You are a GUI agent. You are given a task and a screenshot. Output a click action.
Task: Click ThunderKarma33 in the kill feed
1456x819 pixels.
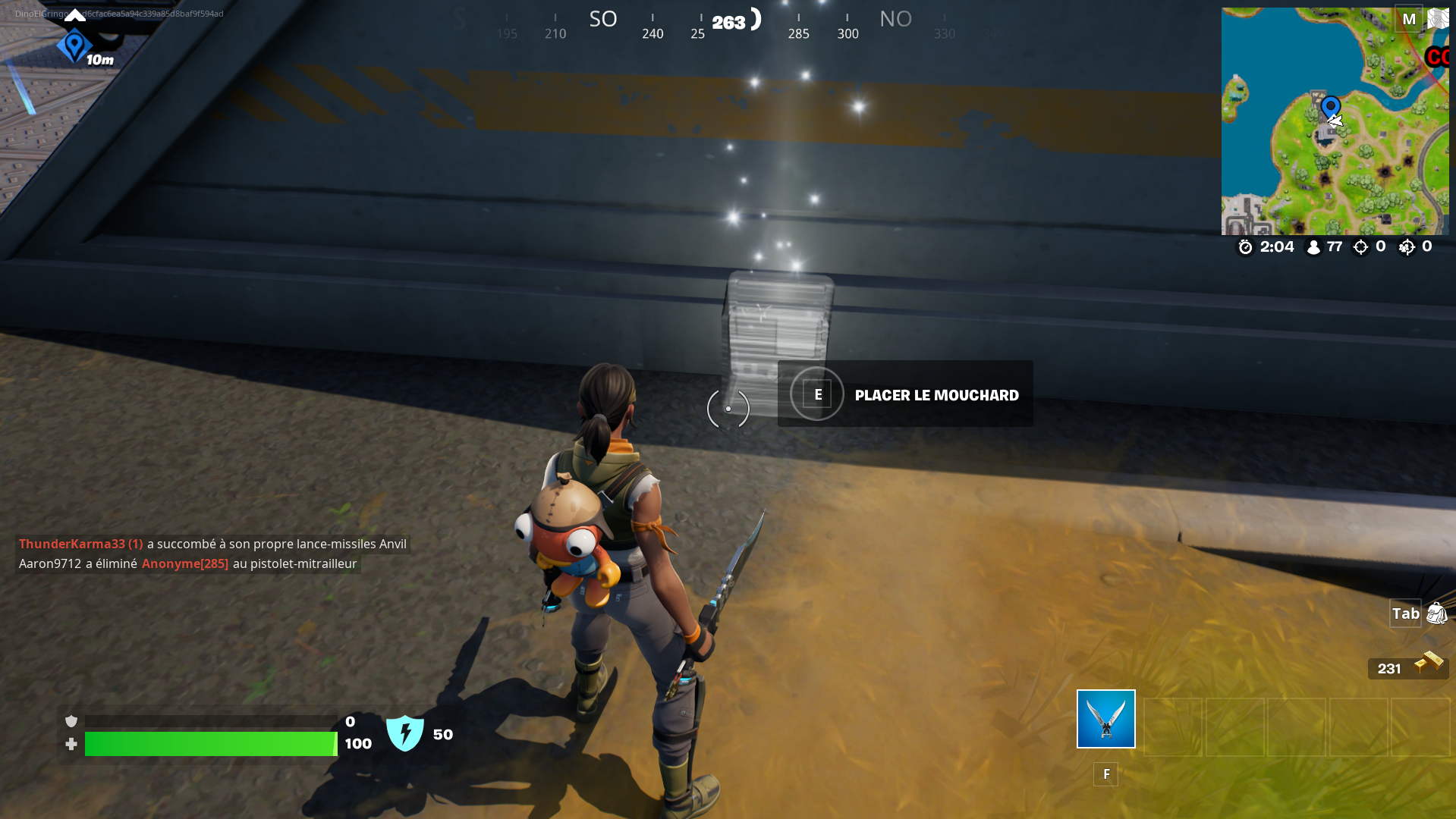click(x=73, y=544)
